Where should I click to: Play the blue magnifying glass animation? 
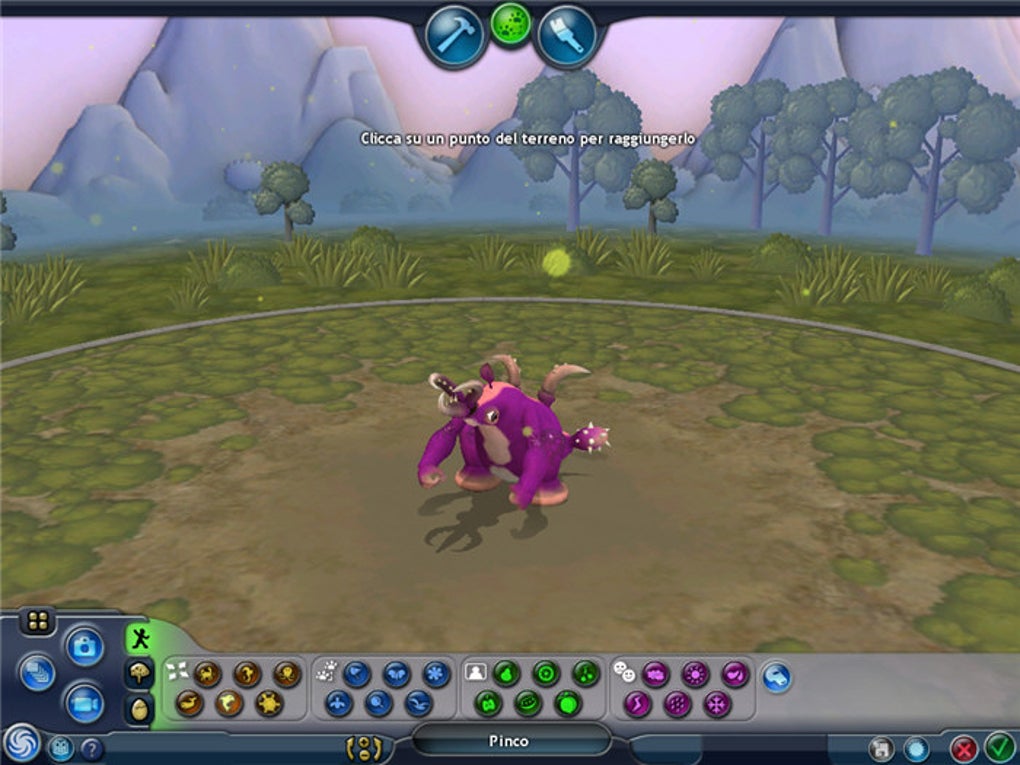[x=378, y=704]
